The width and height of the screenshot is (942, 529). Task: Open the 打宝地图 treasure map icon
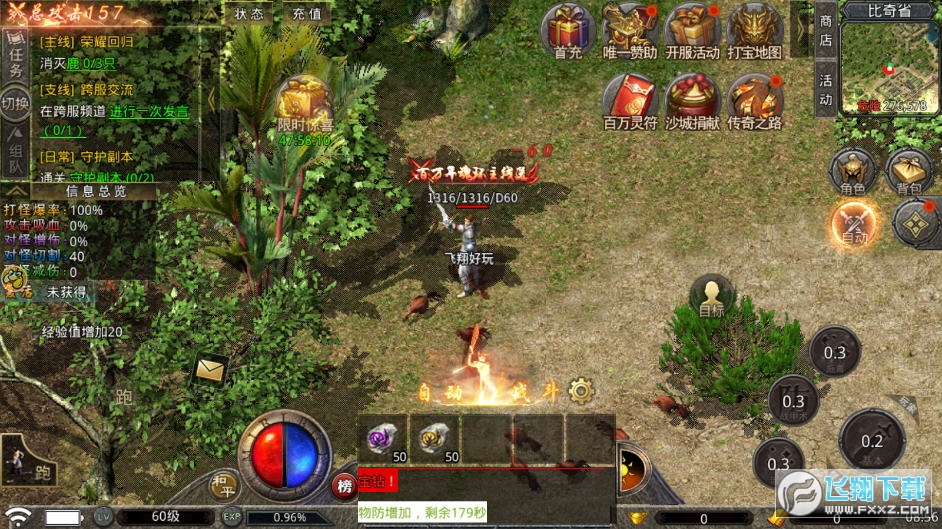pos(754,30)
